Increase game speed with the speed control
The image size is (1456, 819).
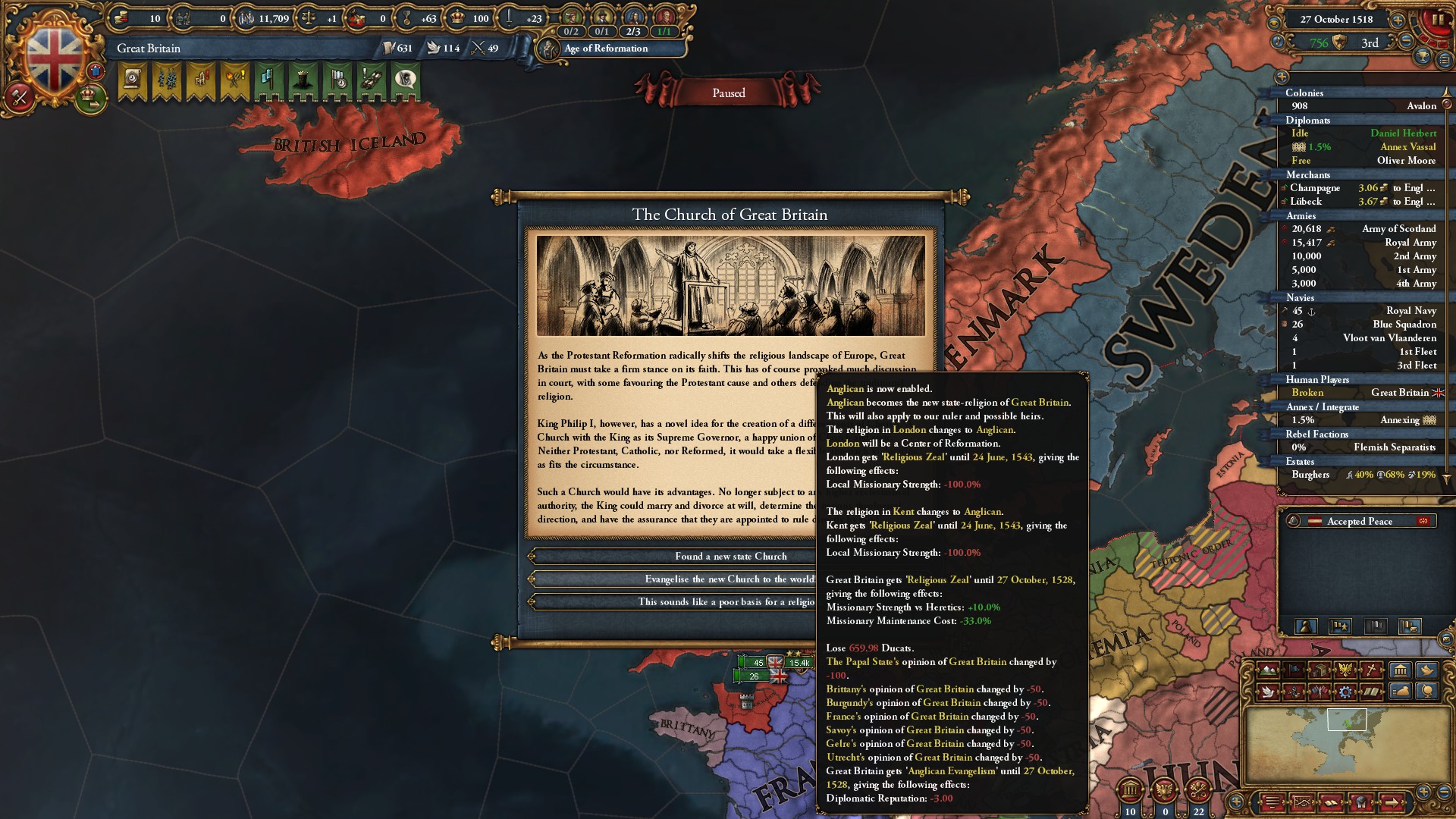(x=1398, y=20)
